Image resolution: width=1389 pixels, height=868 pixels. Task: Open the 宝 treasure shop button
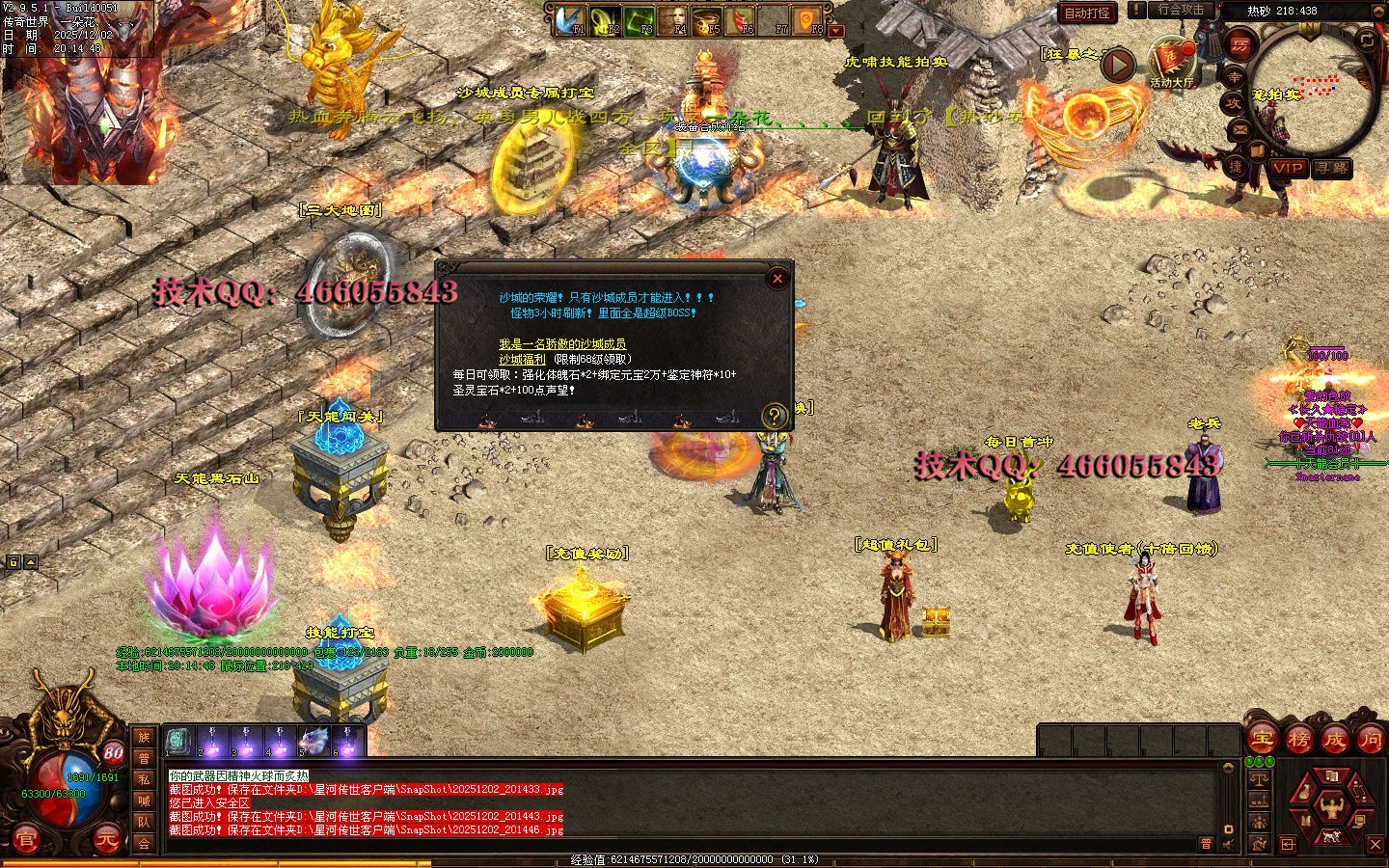[x=1262, y=740]
